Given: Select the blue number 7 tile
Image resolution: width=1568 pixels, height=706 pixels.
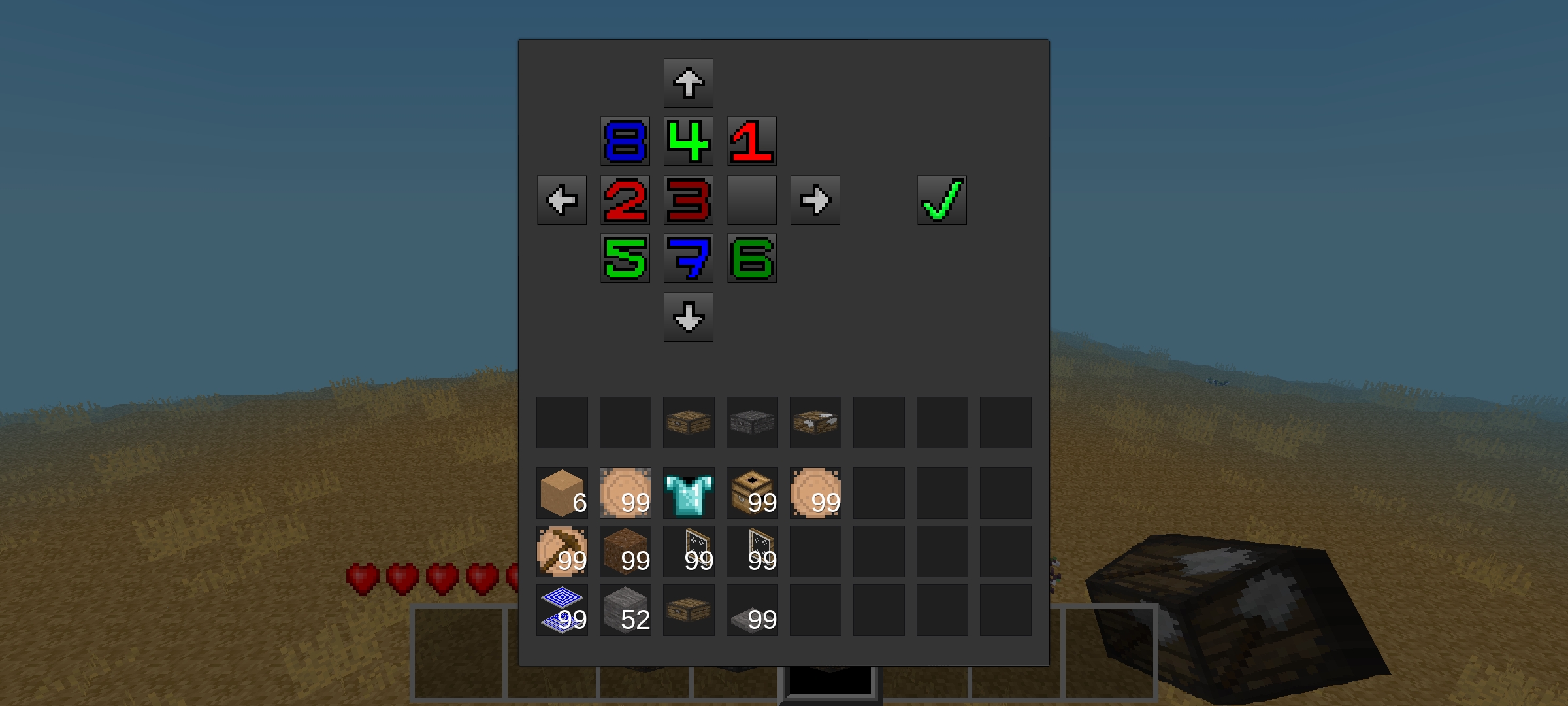Looking at the screenshot, I should click(688, 258).
